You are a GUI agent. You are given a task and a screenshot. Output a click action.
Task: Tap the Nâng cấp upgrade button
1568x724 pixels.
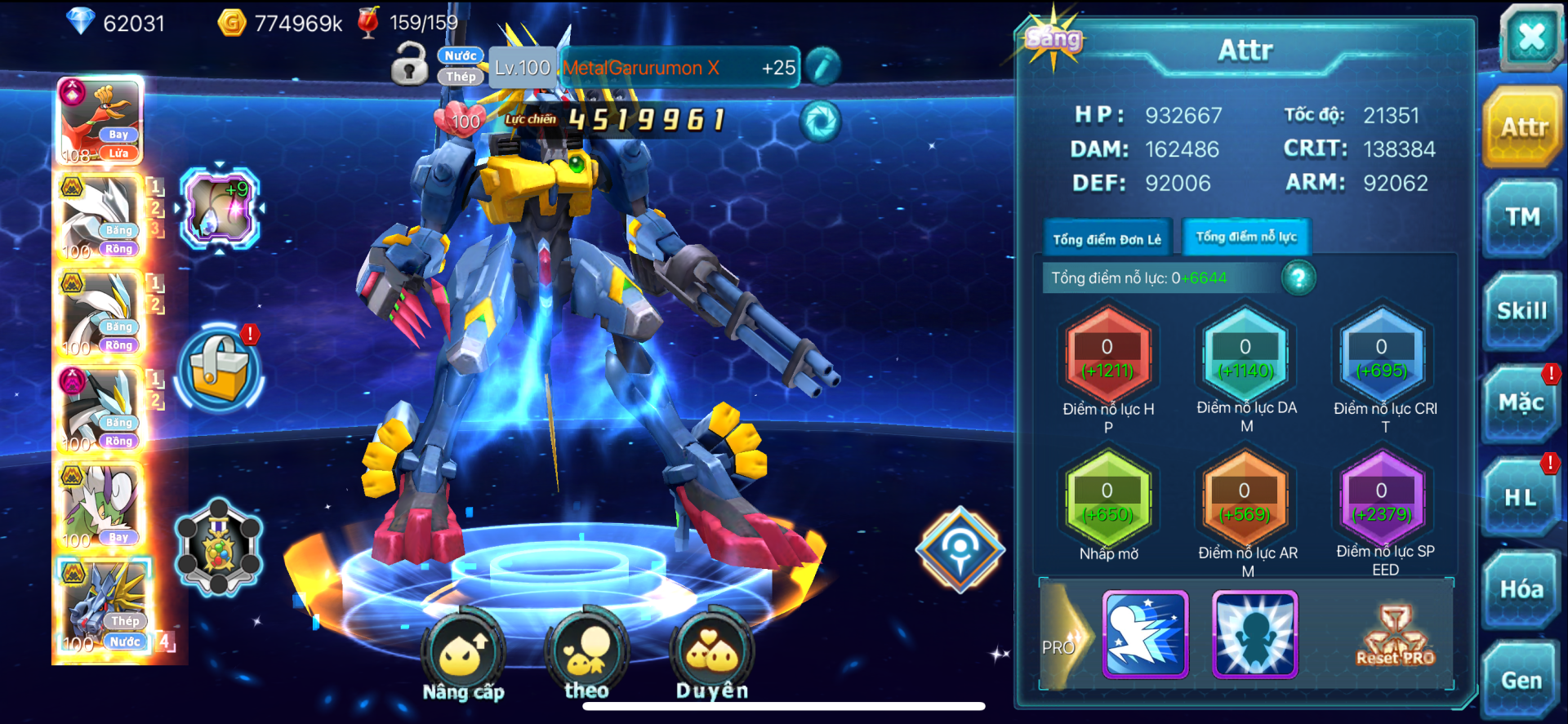coord(463,653)
